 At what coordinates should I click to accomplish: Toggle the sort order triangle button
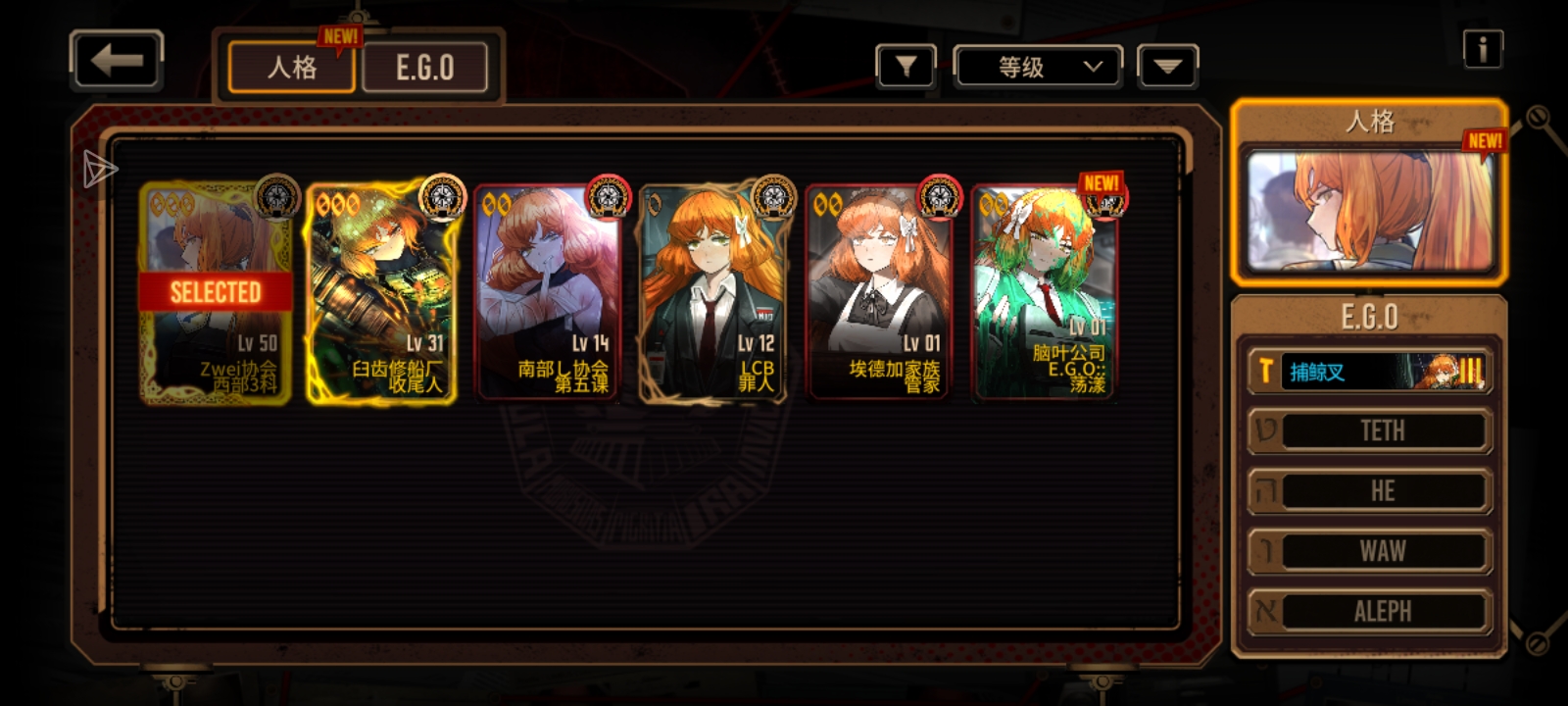point(1167,67)
